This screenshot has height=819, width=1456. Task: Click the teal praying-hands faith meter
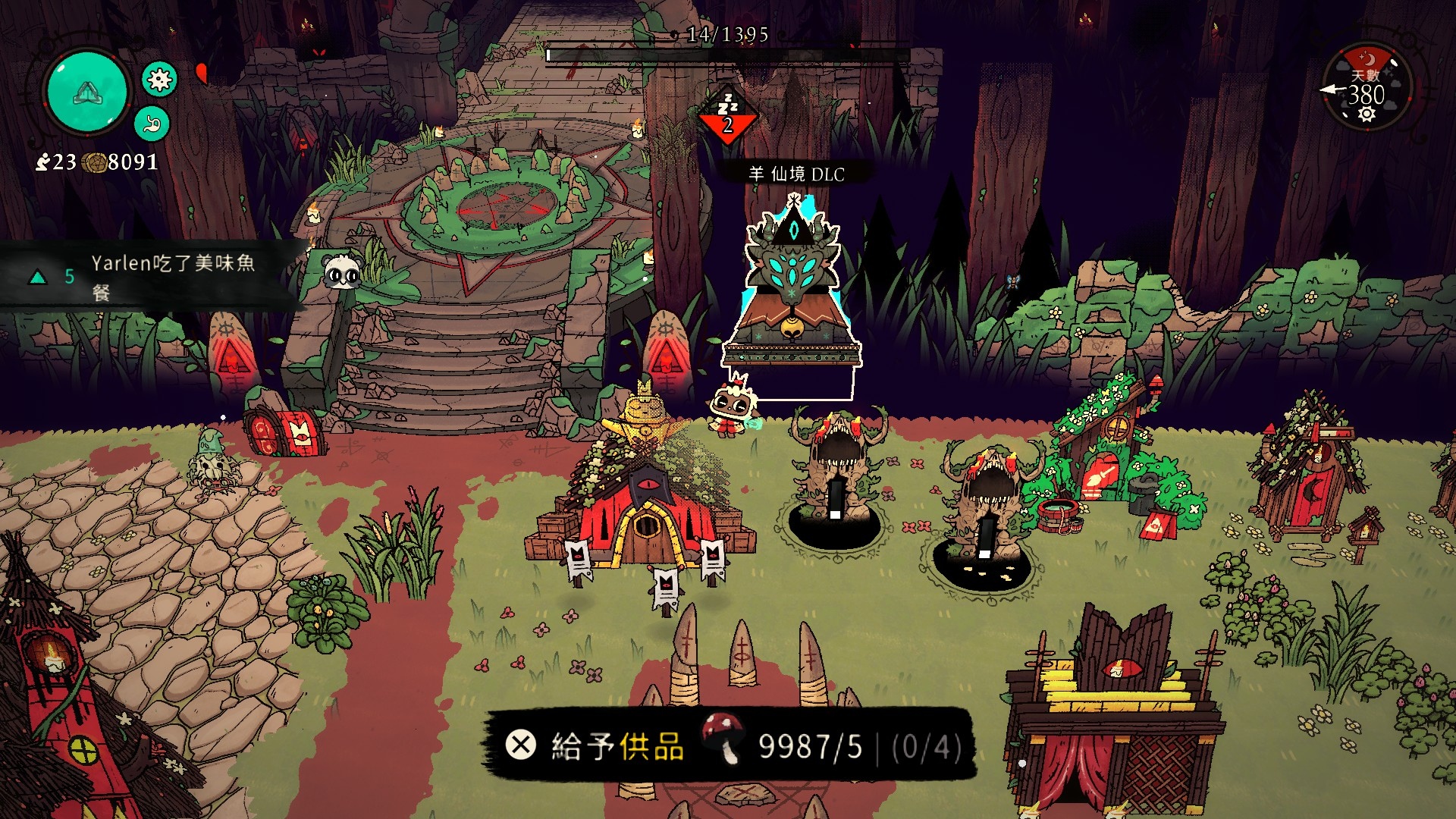pyautogui.click(x=86, y=92)
